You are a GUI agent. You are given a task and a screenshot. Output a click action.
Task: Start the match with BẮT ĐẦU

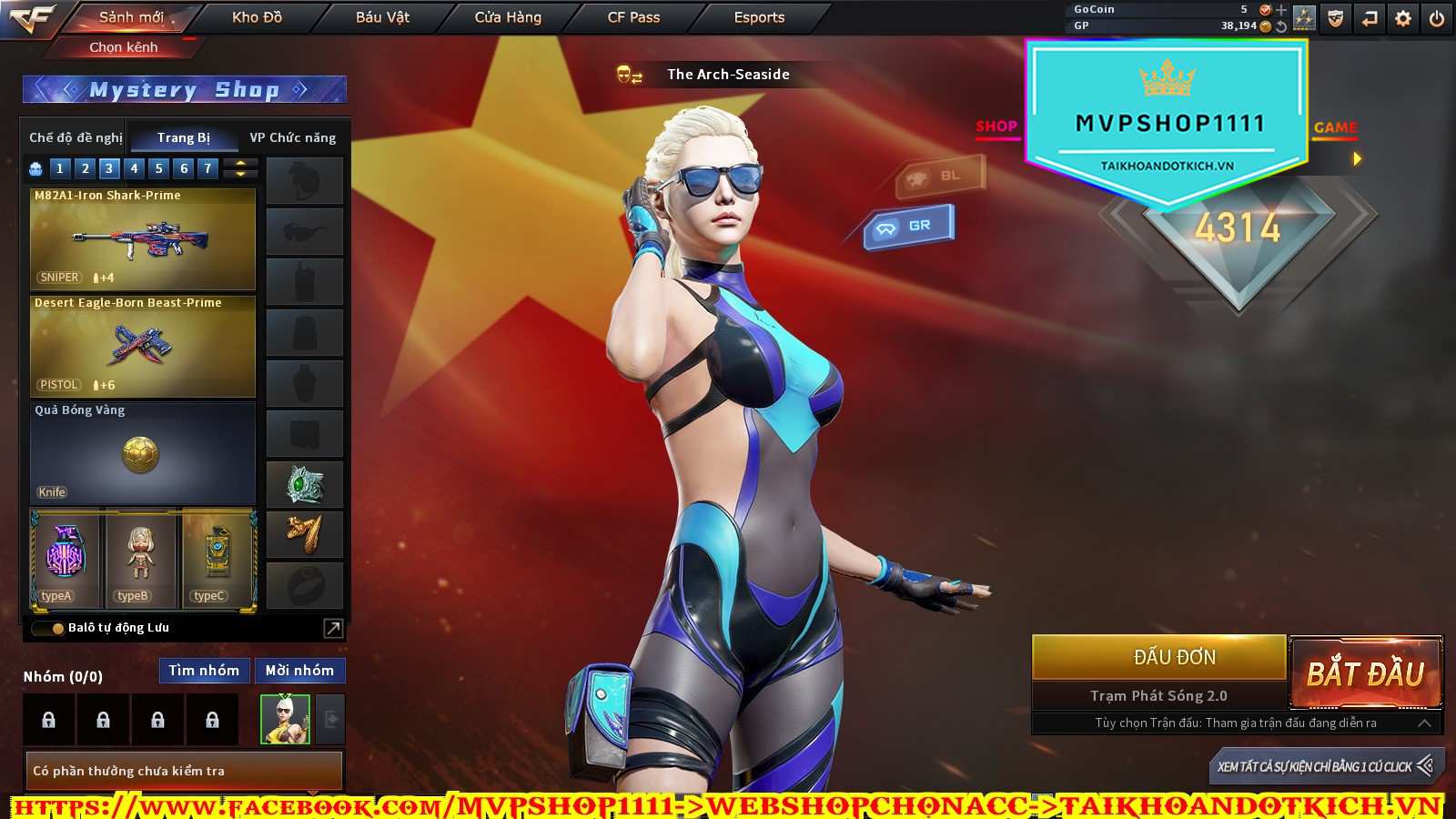coord(1365,673)
